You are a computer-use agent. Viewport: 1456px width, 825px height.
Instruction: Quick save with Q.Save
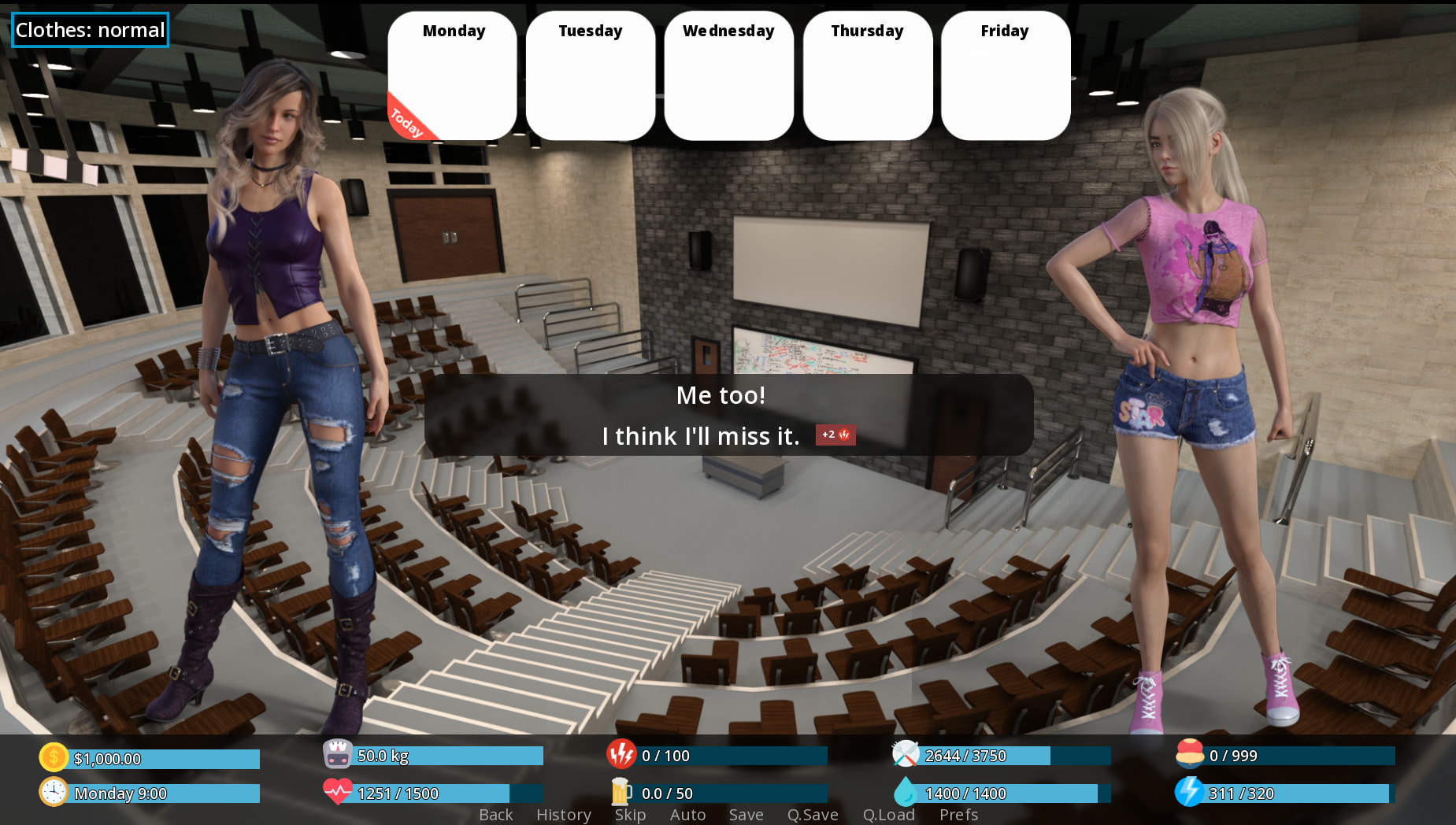(x=813, y=815)
